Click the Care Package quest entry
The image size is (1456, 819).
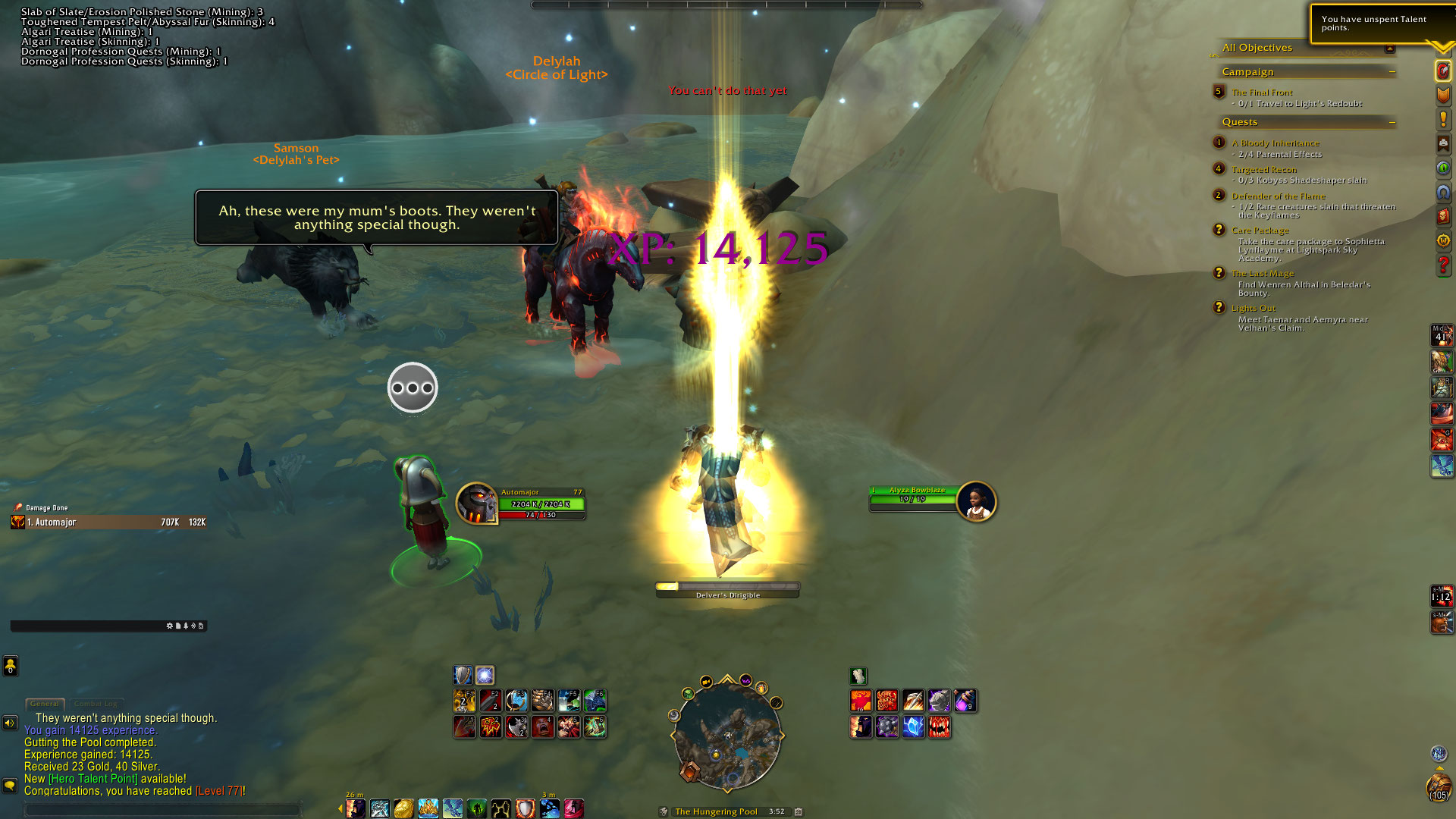click(x=1260, y=230)
